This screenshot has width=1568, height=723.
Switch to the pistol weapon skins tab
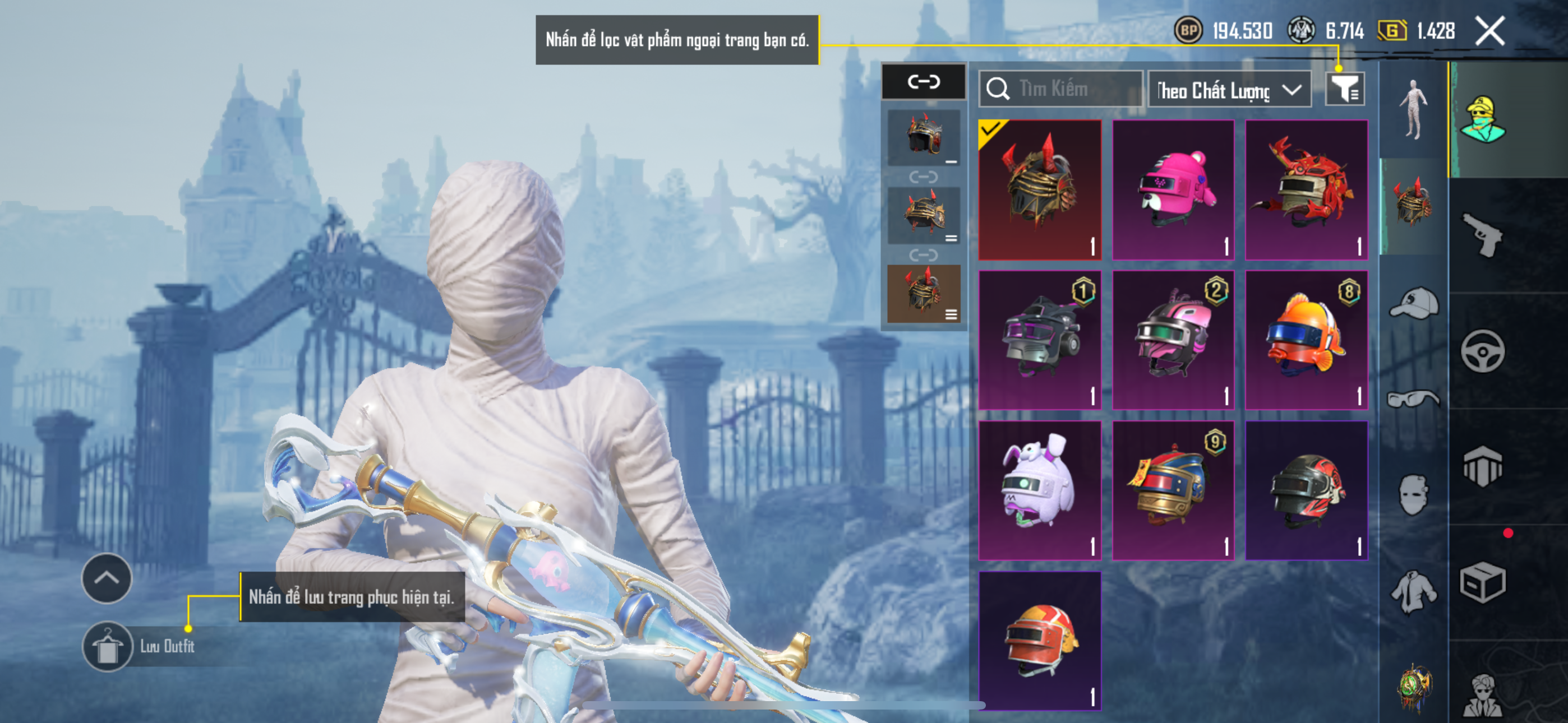1483,235
